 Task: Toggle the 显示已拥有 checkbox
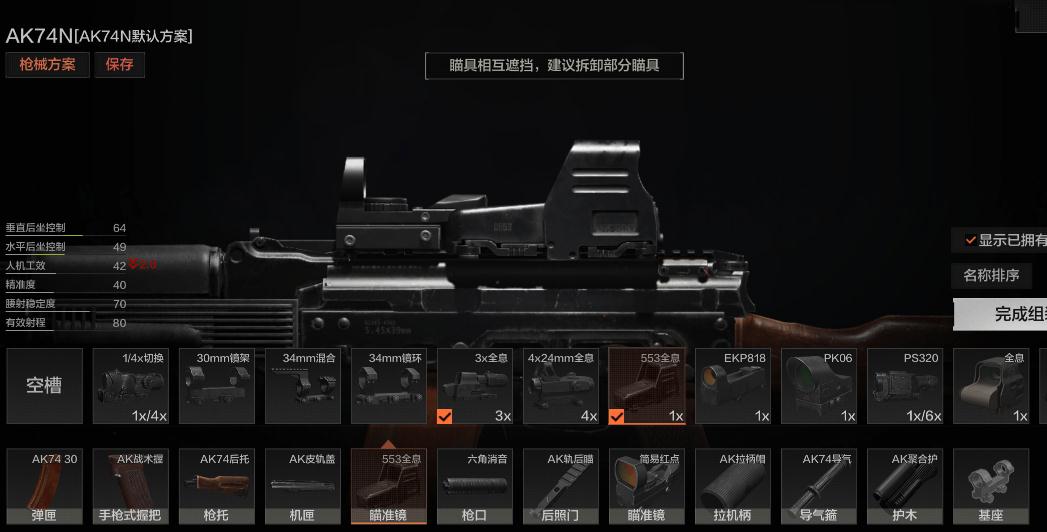971,240
